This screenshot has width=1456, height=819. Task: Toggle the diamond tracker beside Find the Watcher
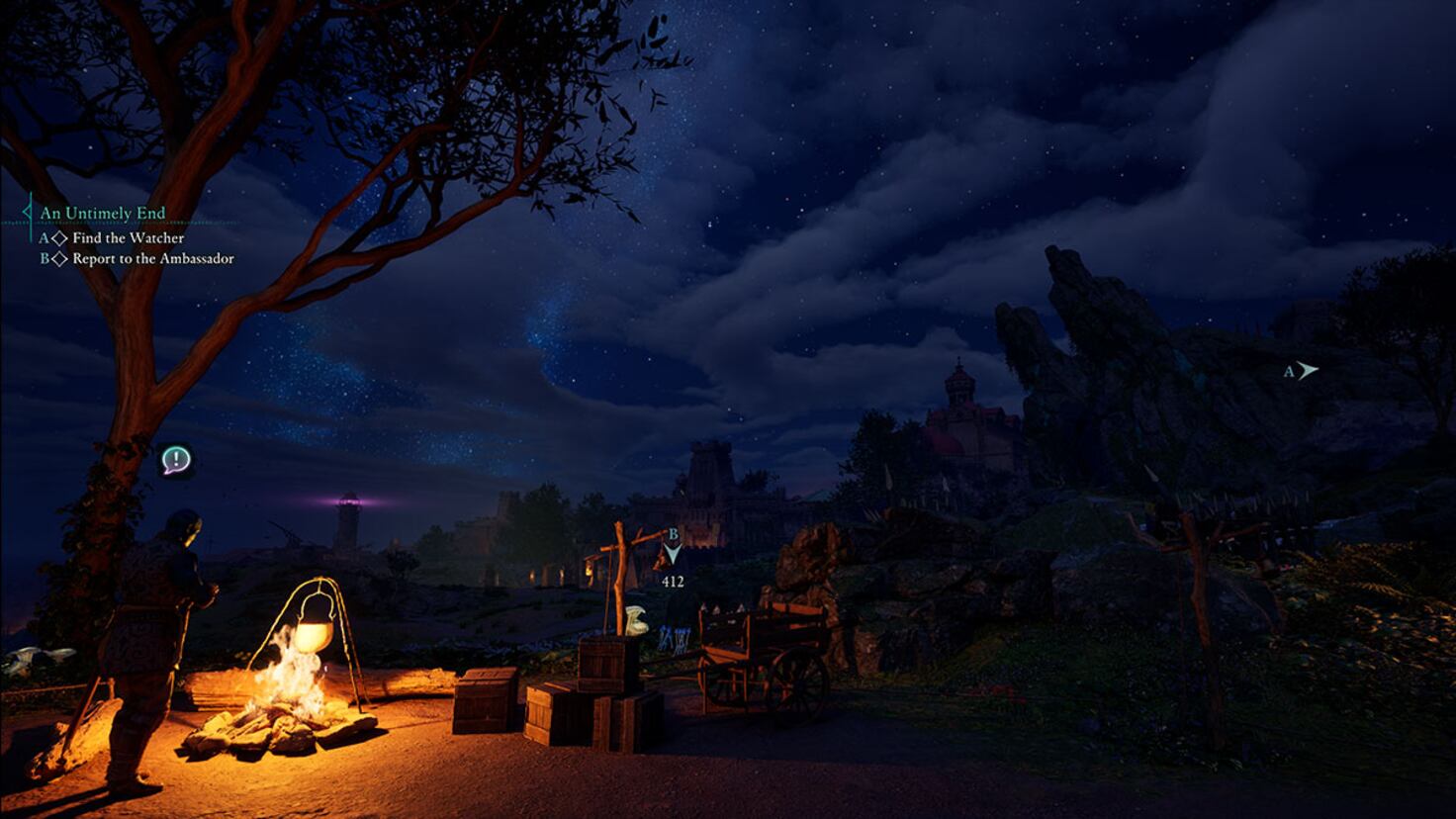coord(59,237)
